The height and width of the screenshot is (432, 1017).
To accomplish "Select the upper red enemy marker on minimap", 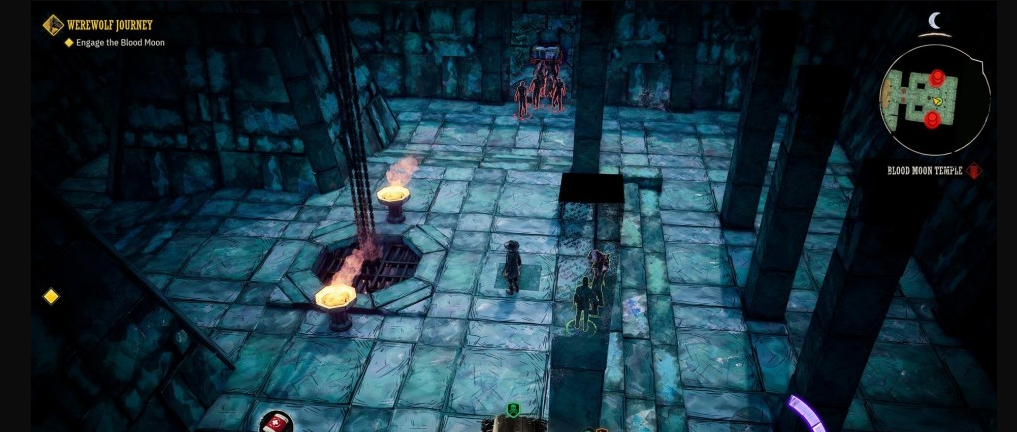I will [937, 78].
